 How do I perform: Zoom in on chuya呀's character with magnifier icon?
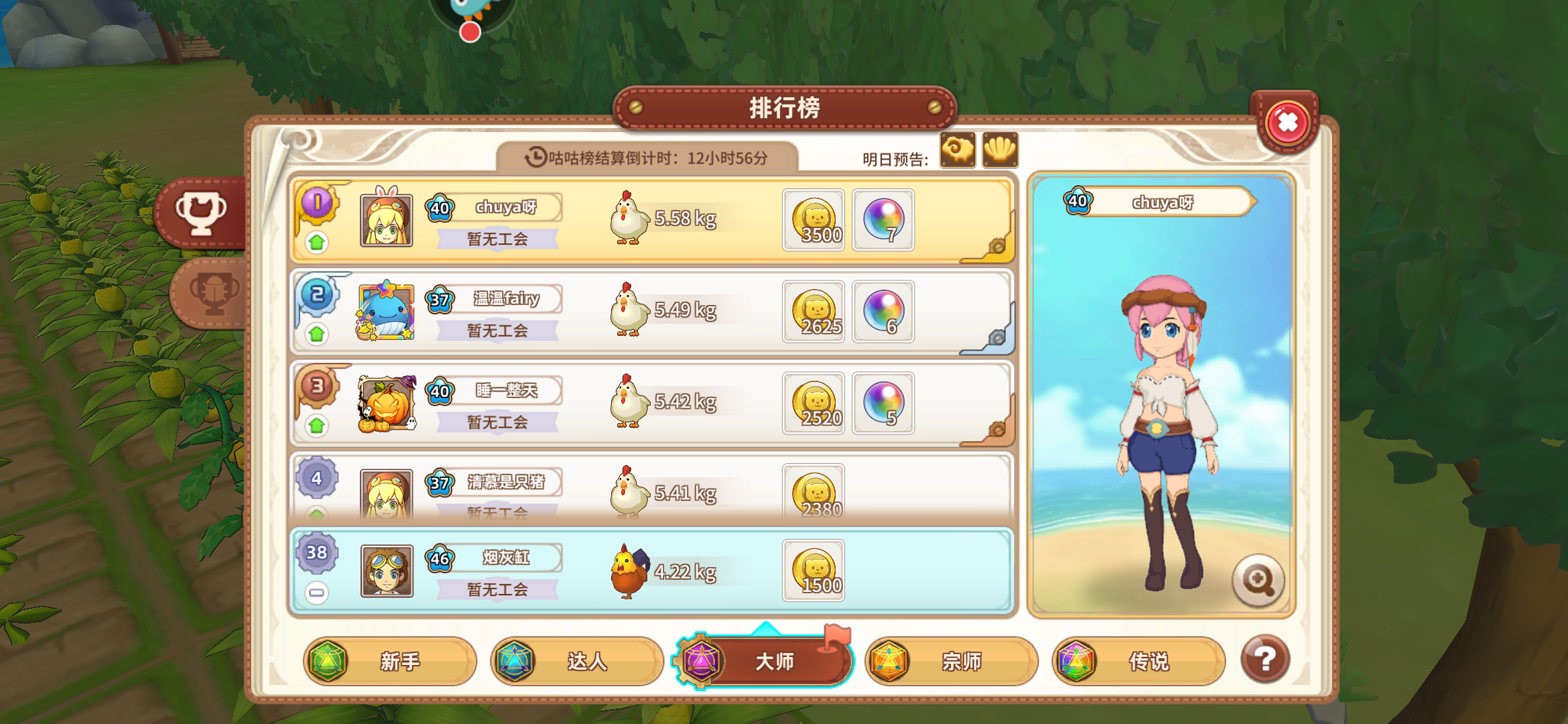coord(1258,581)
